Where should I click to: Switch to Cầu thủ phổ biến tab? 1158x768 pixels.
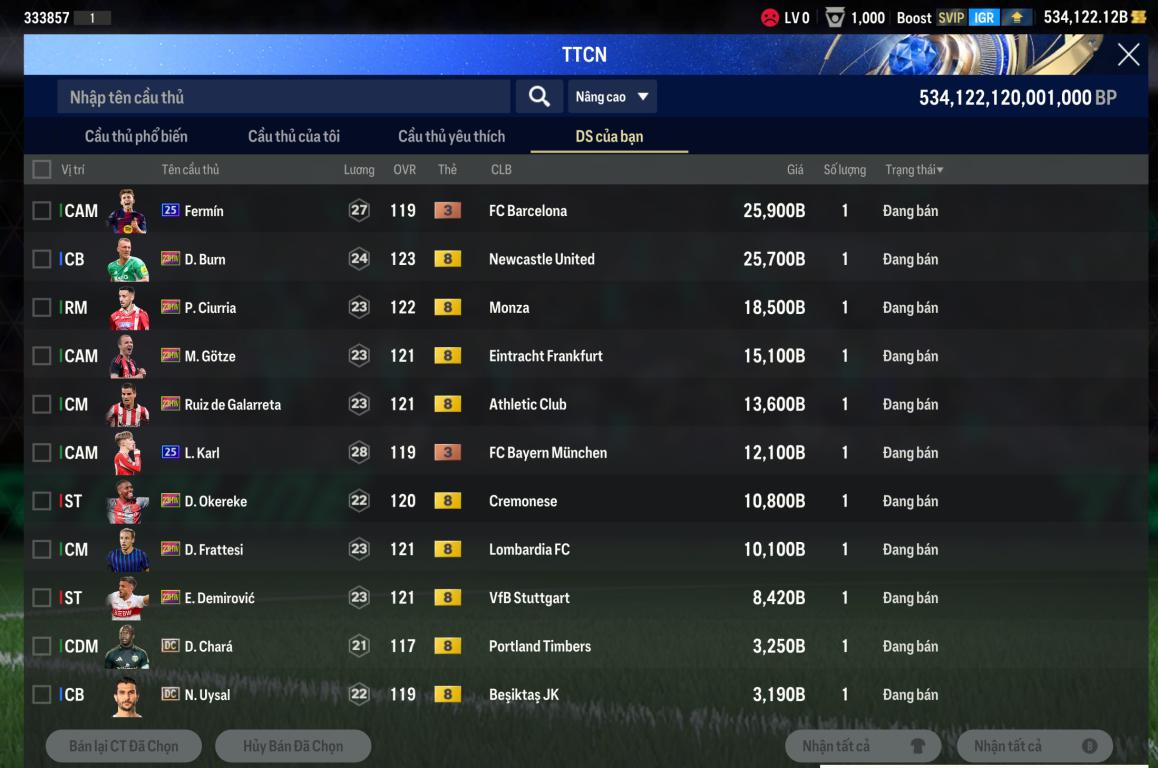(x=136, y=136)
